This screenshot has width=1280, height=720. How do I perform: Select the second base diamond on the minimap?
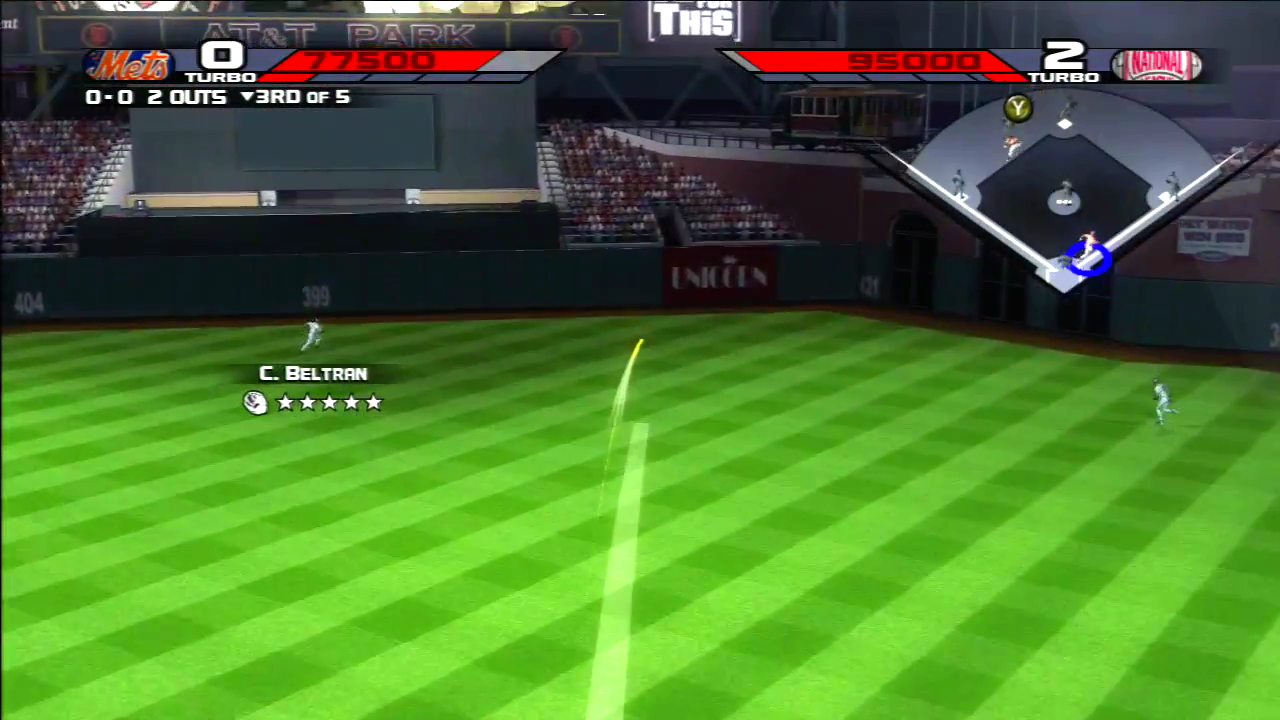tap(1064, 122)
